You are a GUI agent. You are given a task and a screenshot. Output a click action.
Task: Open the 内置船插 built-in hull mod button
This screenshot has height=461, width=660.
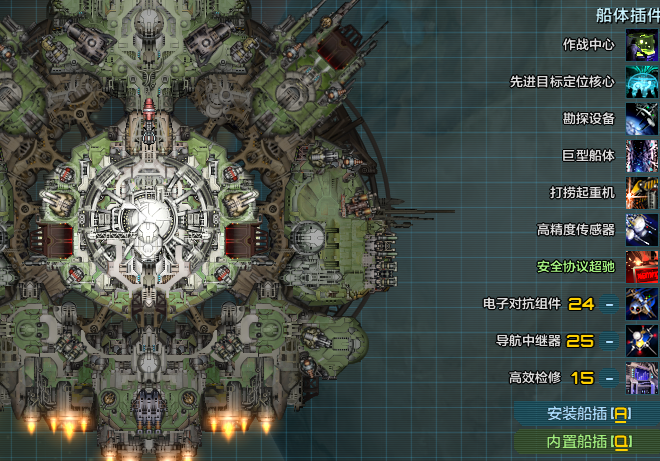[589, 441]
